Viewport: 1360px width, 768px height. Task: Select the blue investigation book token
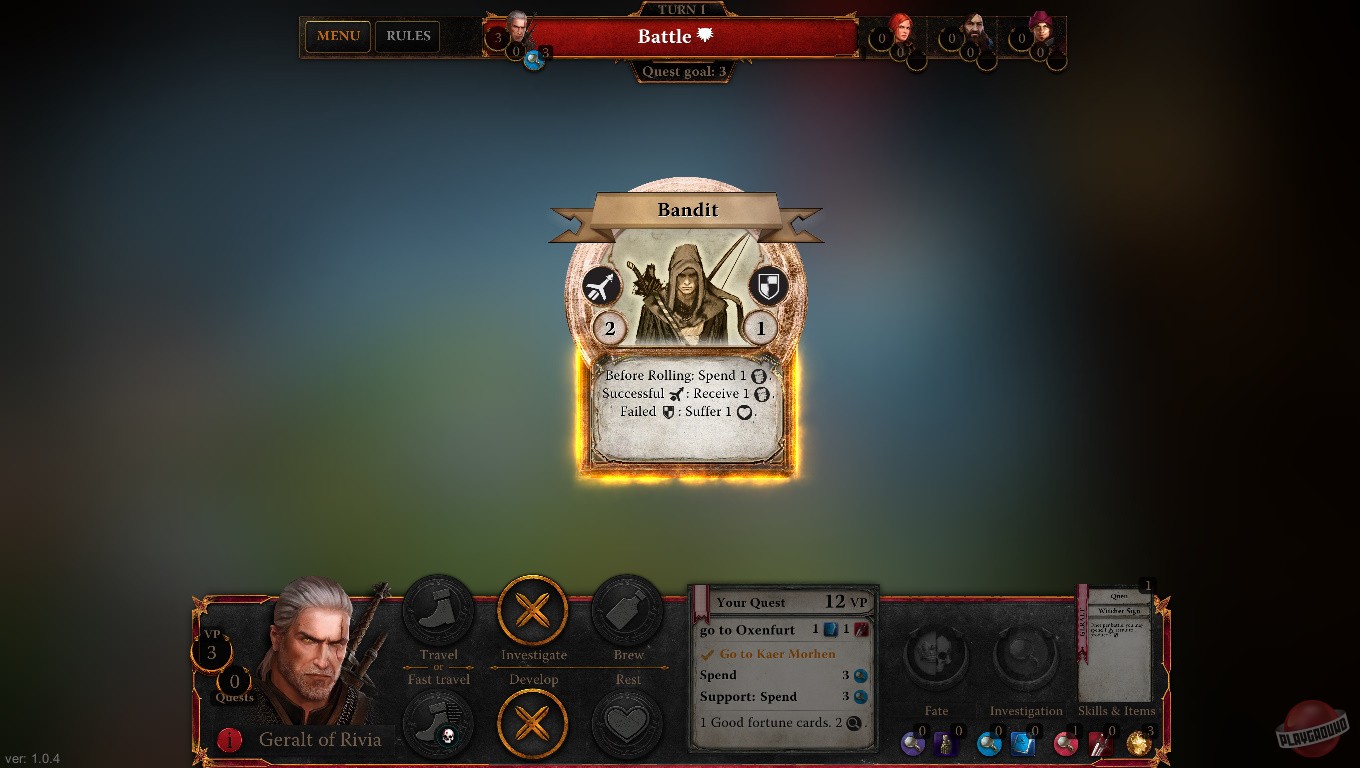pos(1022,744)
